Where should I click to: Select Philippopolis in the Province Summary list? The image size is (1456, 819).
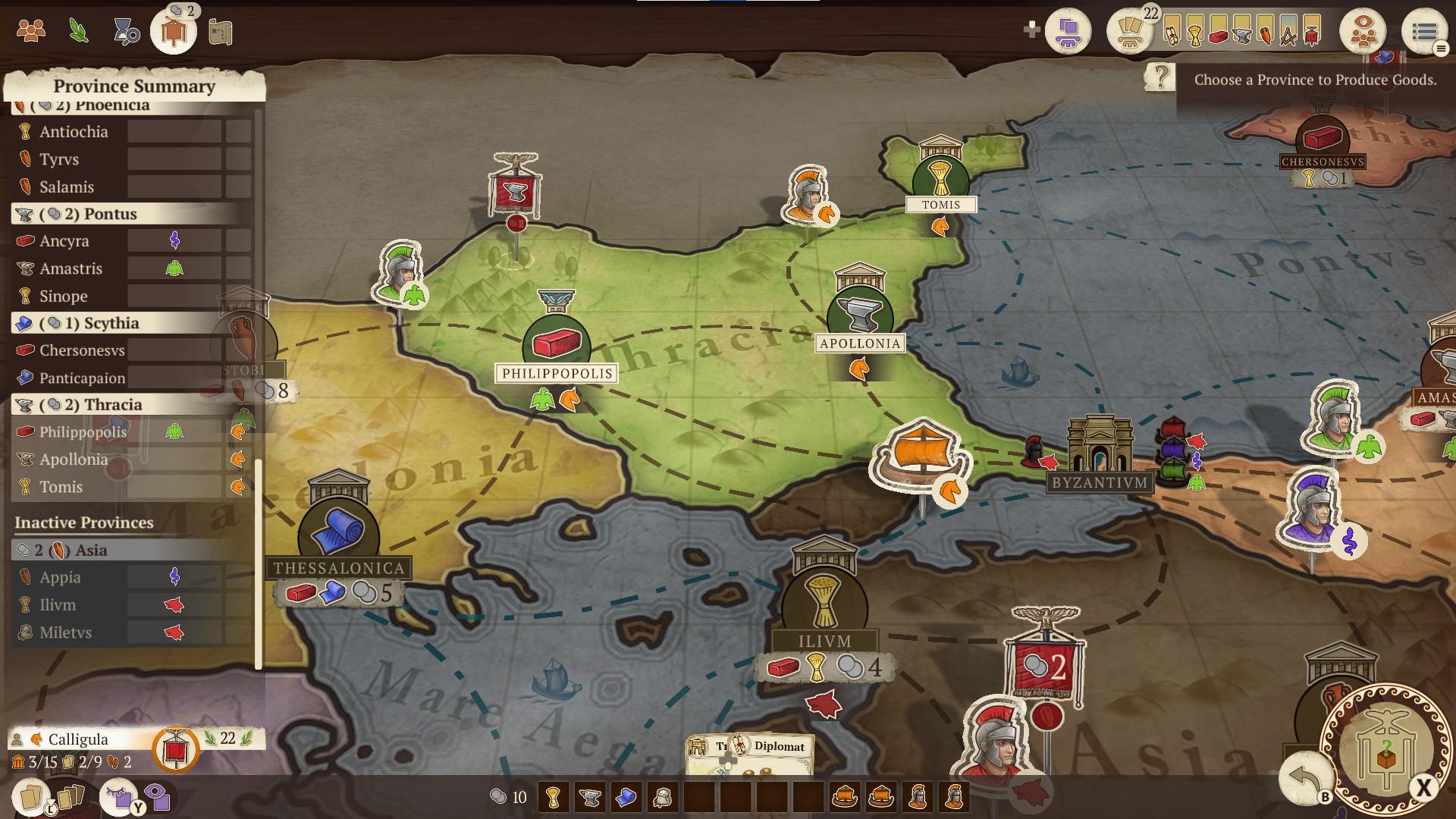coord(83,431)
